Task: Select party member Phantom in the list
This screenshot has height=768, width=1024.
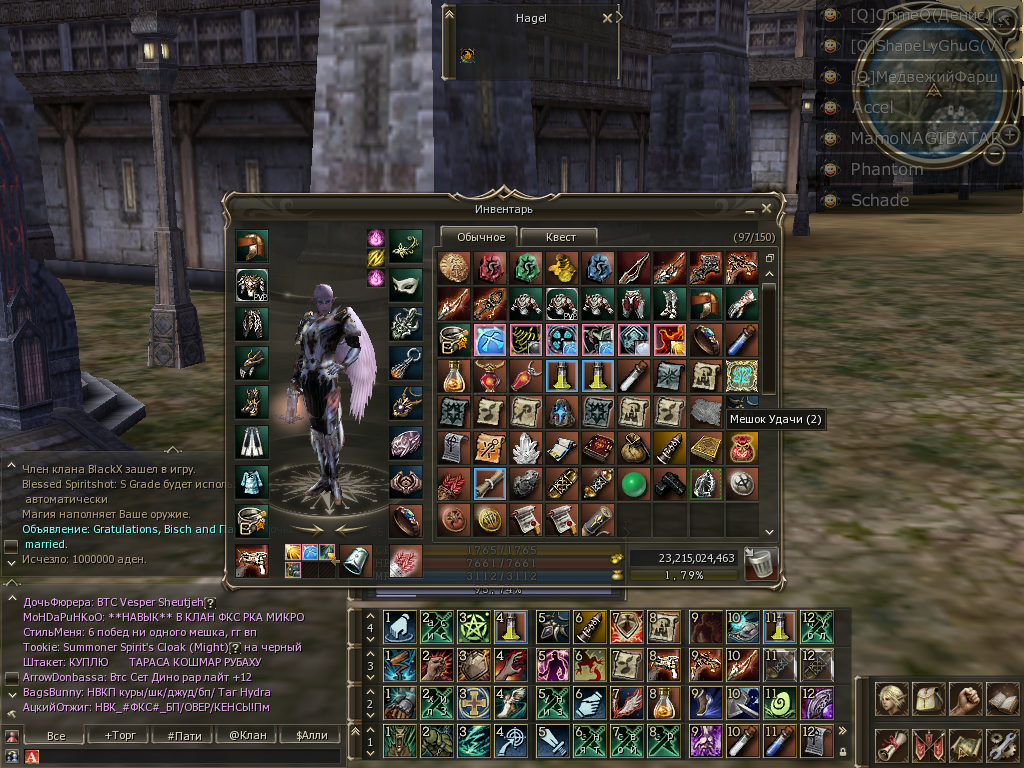Action: click(x=886, y=169)
